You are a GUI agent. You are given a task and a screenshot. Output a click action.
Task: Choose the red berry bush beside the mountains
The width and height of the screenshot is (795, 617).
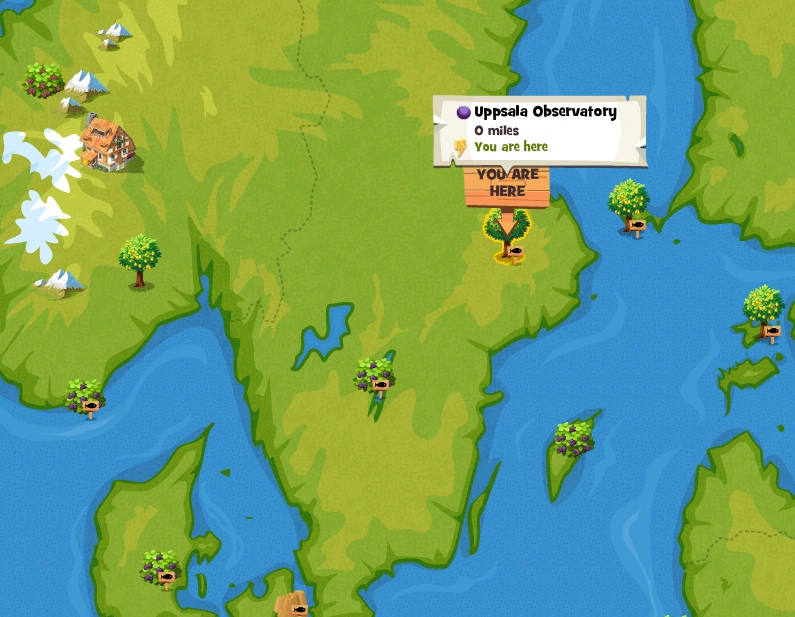[x=43, y=80]
